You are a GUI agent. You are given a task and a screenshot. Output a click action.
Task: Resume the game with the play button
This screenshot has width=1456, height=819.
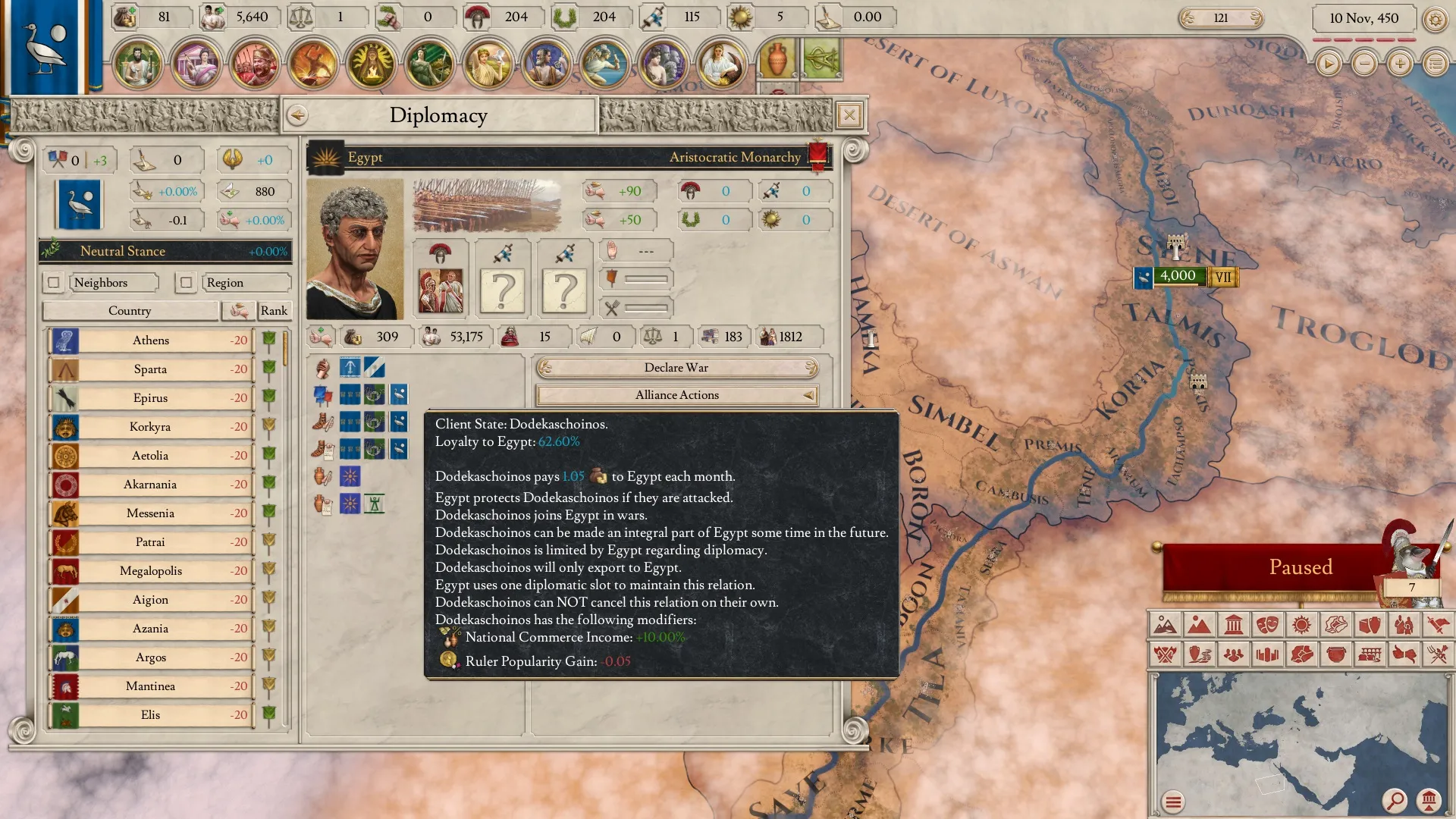(1328, 64)
